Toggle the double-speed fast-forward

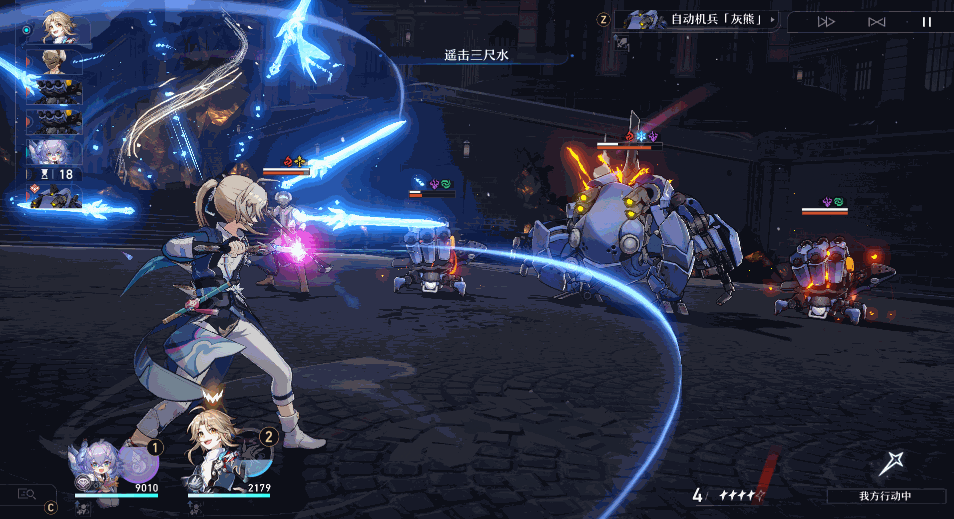(826, 22)
